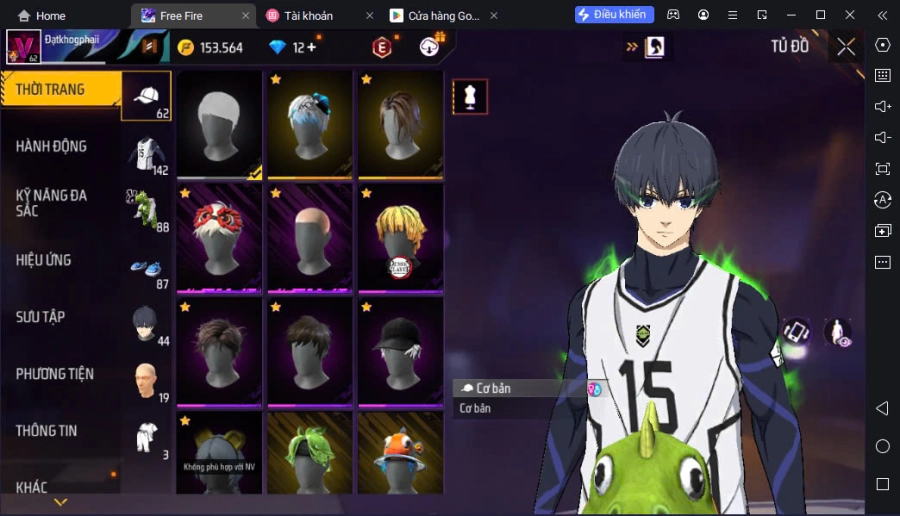The height and width of the screenshot is (516, 900).
Task: Select the red oni mask headwear
Action: pyautogui.click(x=220, y=238)
